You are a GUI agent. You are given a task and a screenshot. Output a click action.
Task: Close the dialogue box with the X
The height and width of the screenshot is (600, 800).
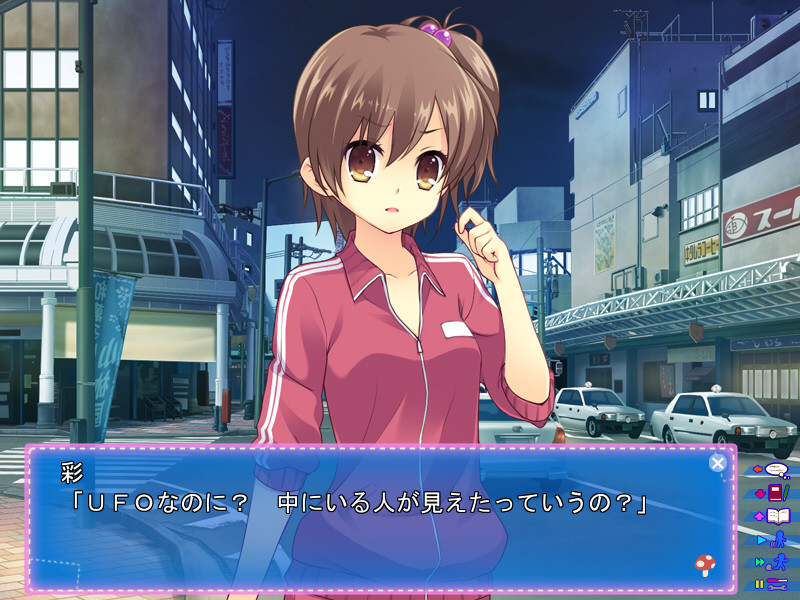(717, 462)
